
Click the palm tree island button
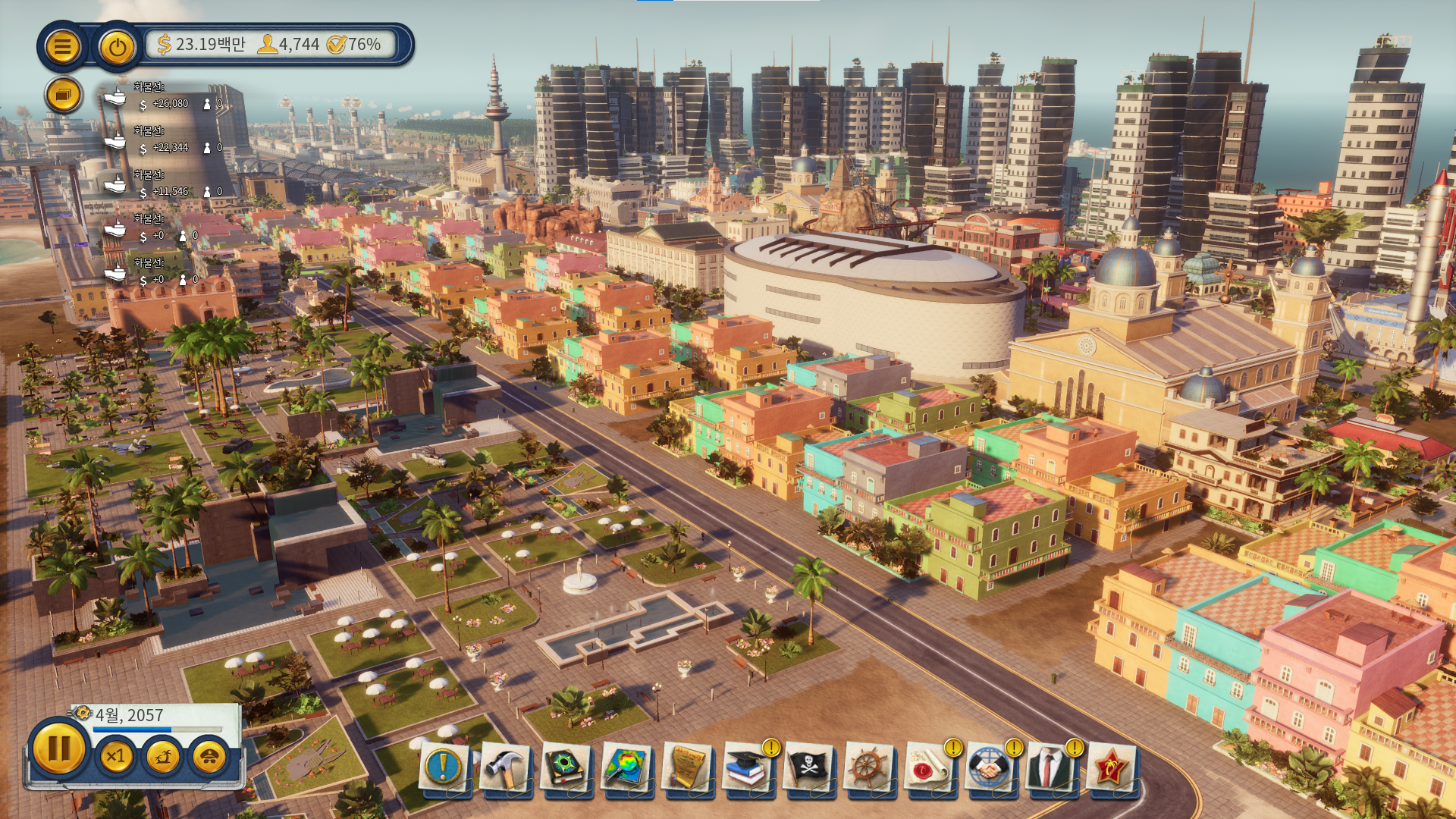162,756
